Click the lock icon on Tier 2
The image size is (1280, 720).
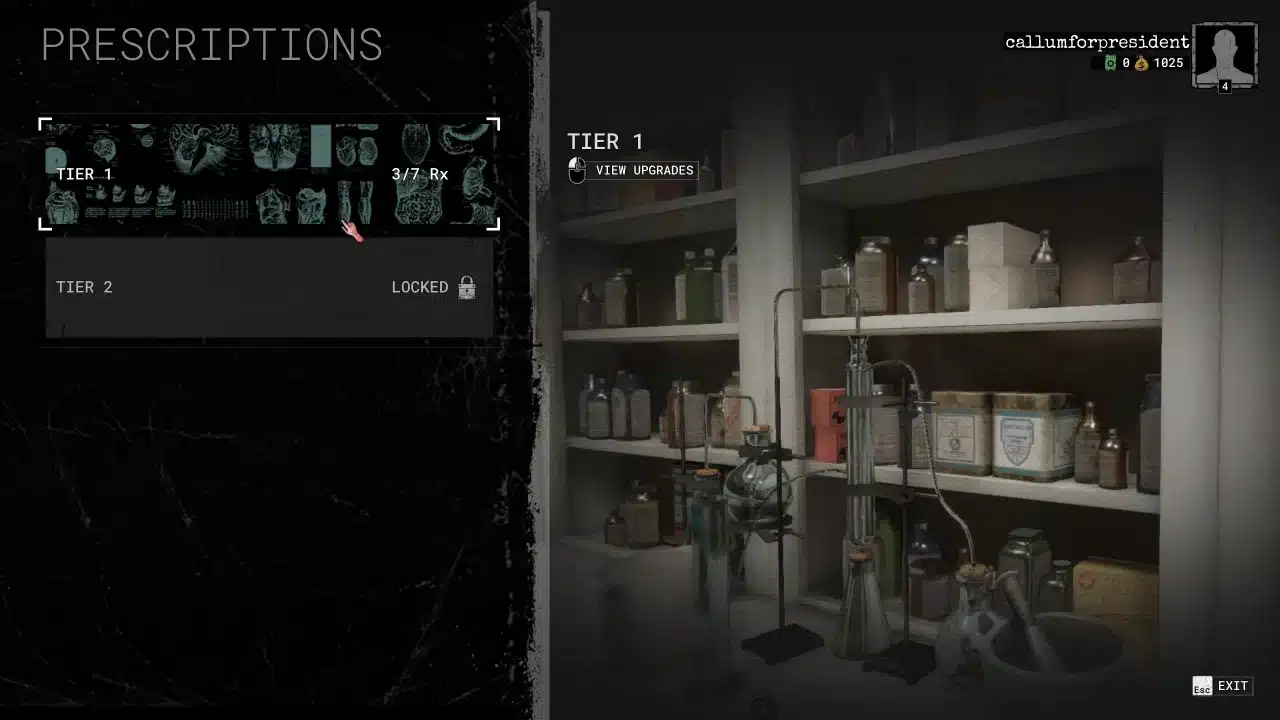click(x=465, y=287)
